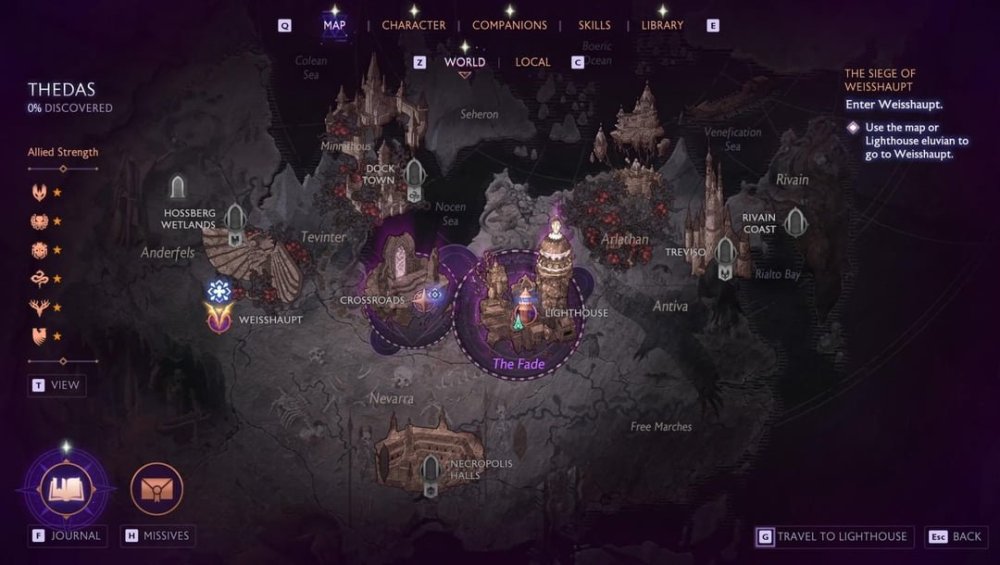Select the Map tab
Screen dimensions: 1000x565
[334, 25]
